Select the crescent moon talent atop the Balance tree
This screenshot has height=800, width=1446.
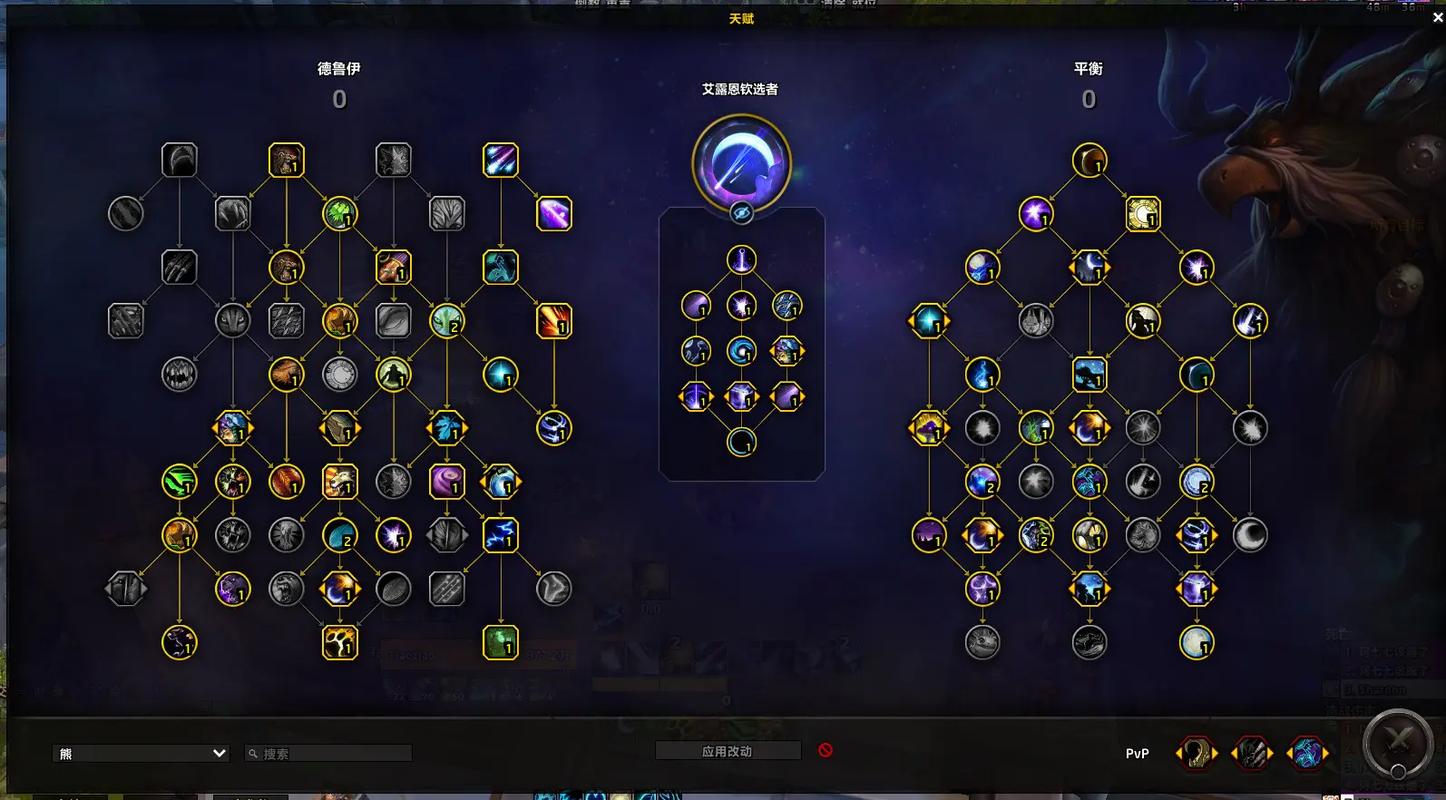[1090, 161]
